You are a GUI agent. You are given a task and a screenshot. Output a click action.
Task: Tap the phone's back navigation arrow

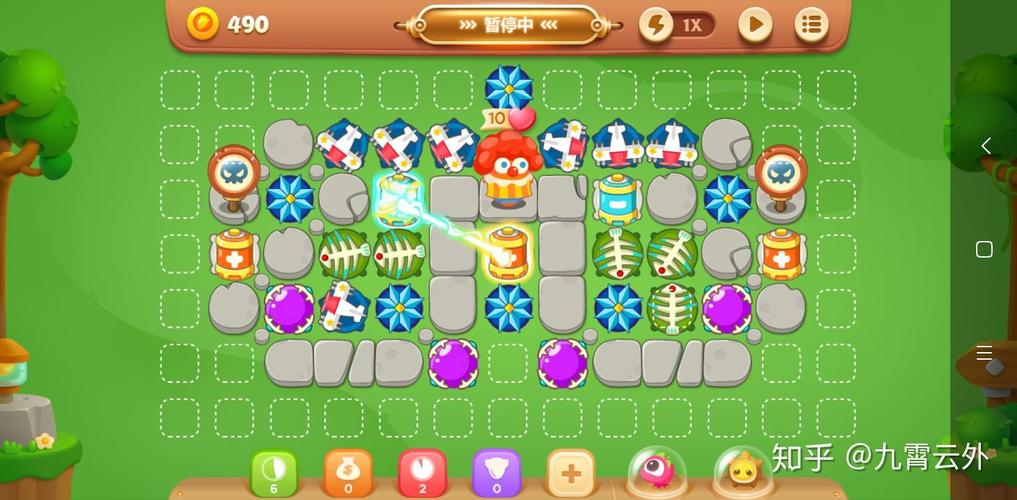(985, 146)
